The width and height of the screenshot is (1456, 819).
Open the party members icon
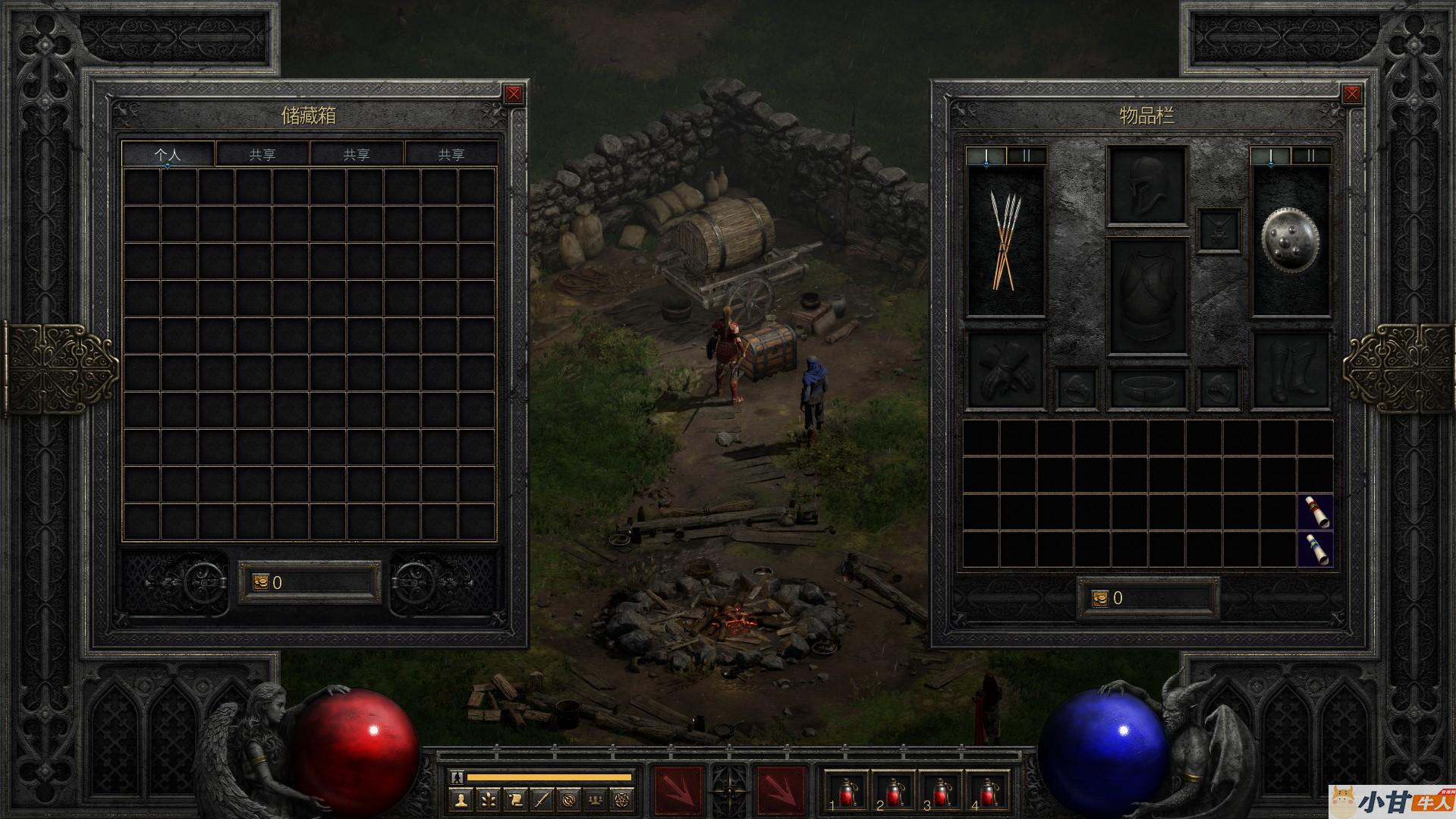[596, 799]
